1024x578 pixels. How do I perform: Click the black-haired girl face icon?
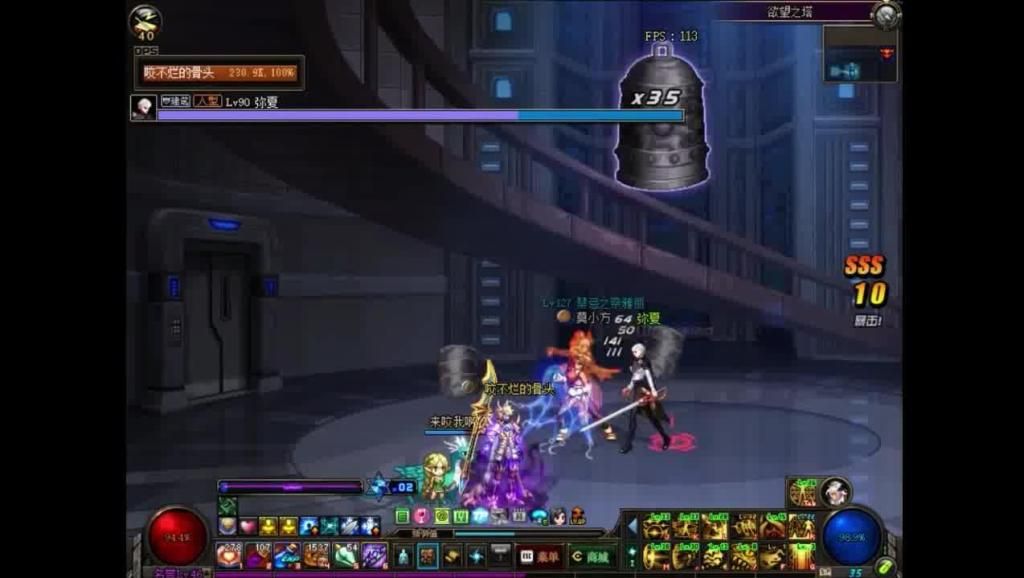coord(559,516)
